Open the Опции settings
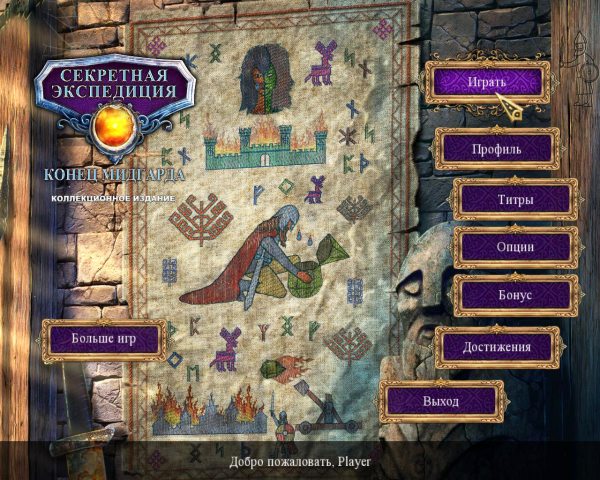Image resolution: width=600 pixels, height=480 pixels. (x=515, y=247)
